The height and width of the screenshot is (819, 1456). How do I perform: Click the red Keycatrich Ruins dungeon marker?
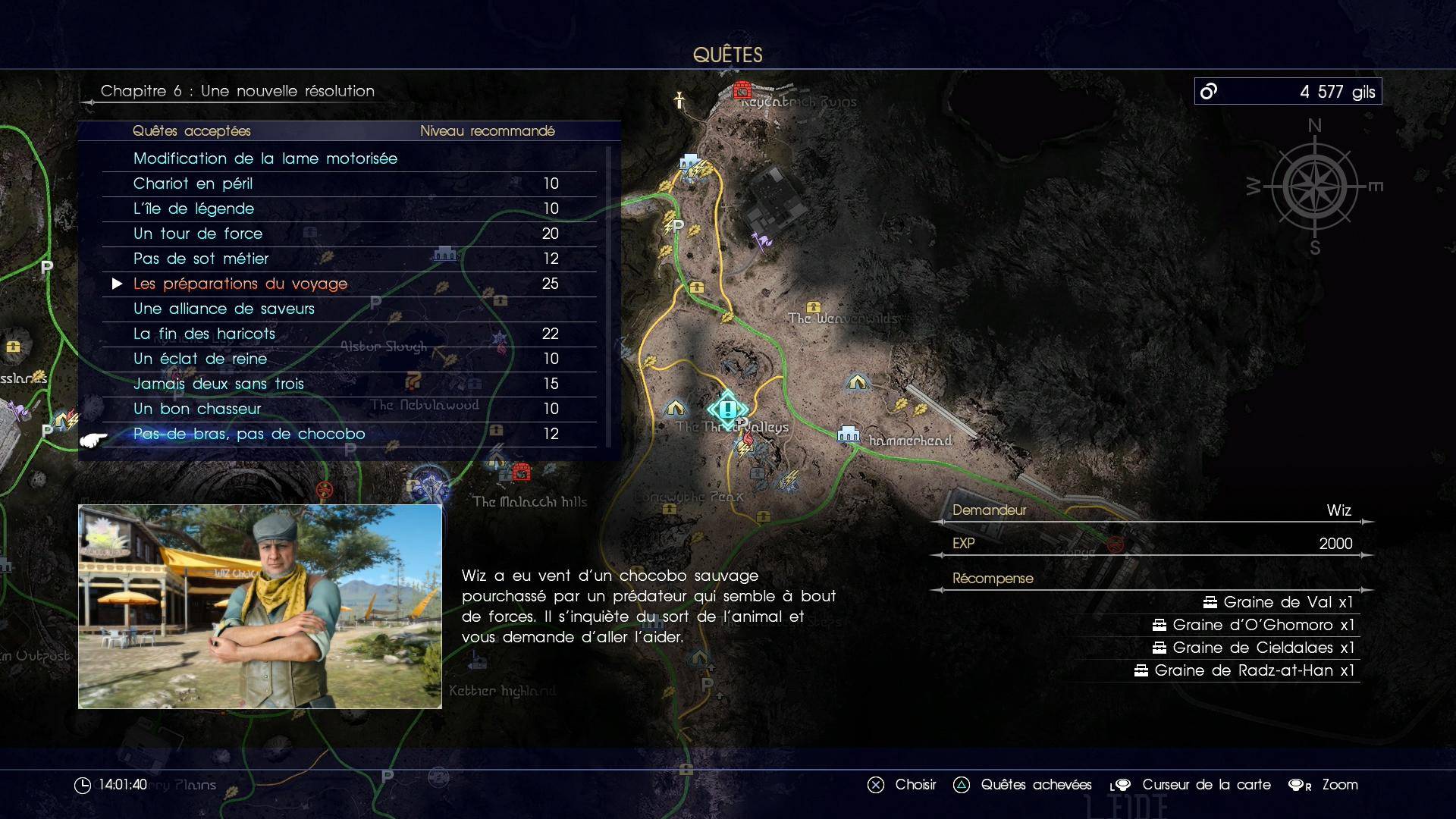pos(742,91)
